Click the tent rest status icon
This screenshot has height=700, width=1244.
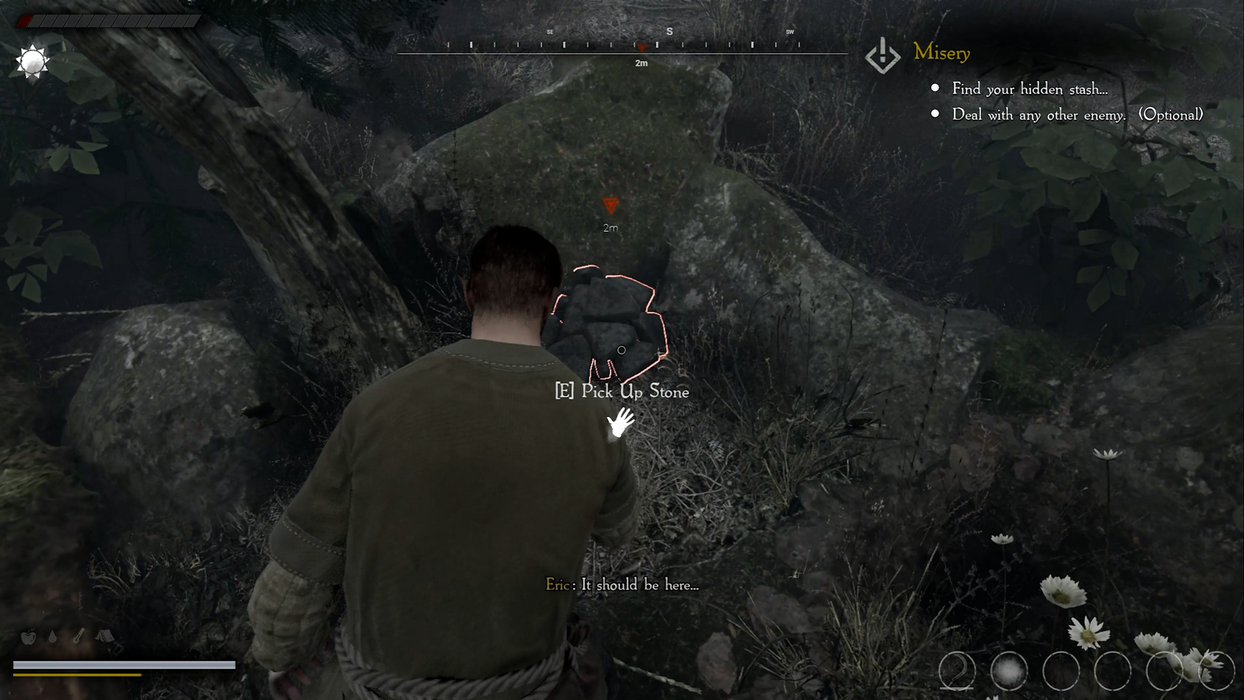pyautogui.click(x=104, y=636)
